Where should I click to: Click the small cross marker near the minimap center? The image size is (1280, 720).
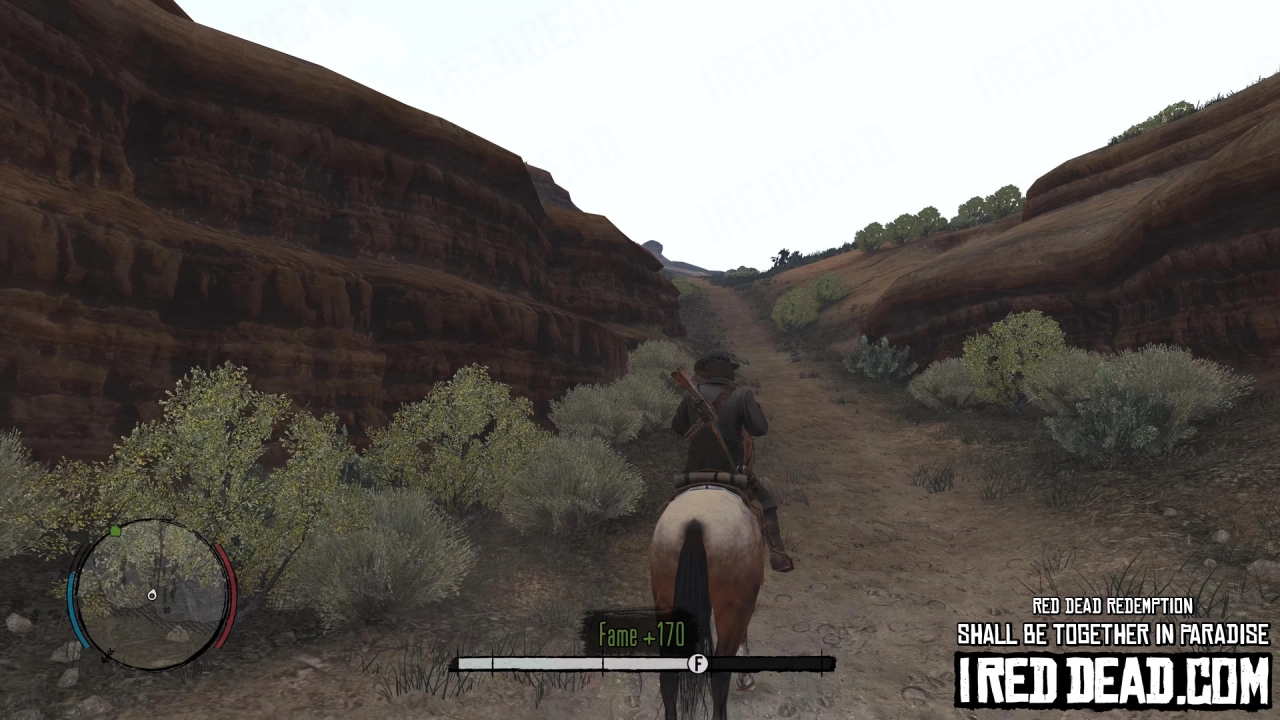pyautogui.click(x=166, y=609)
